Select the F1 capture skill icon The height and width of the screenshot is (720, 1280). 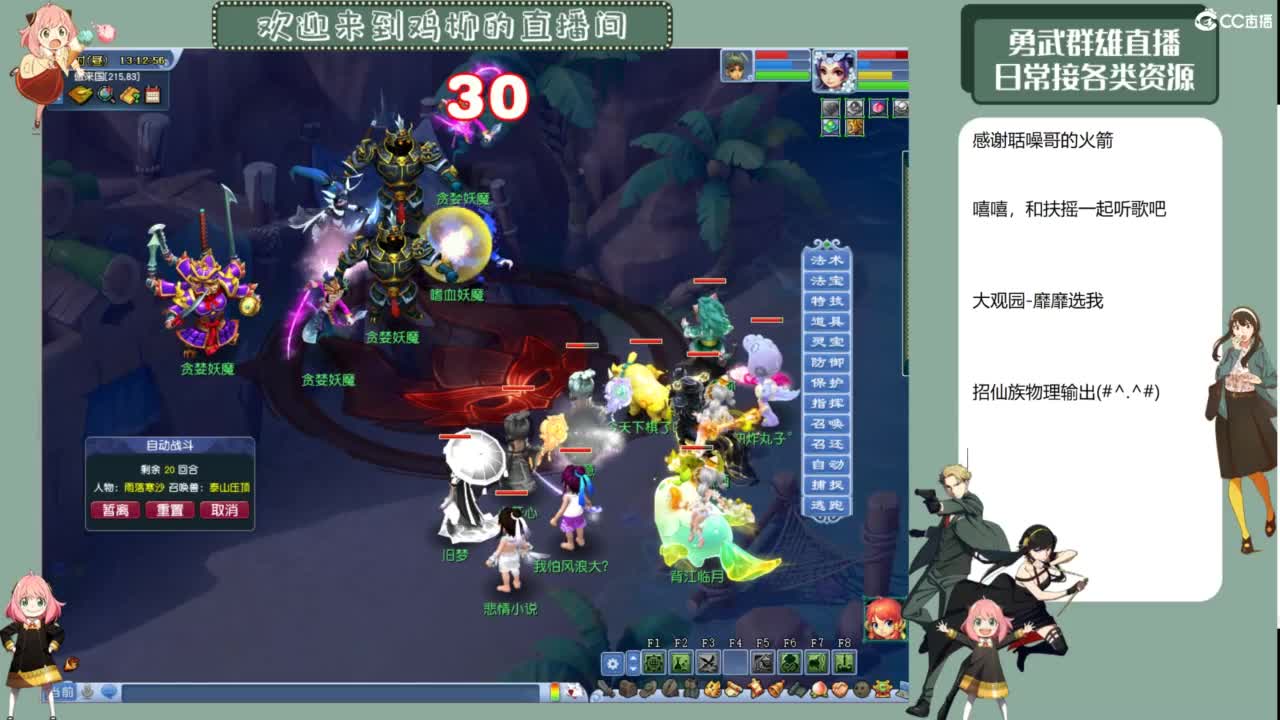653,663
